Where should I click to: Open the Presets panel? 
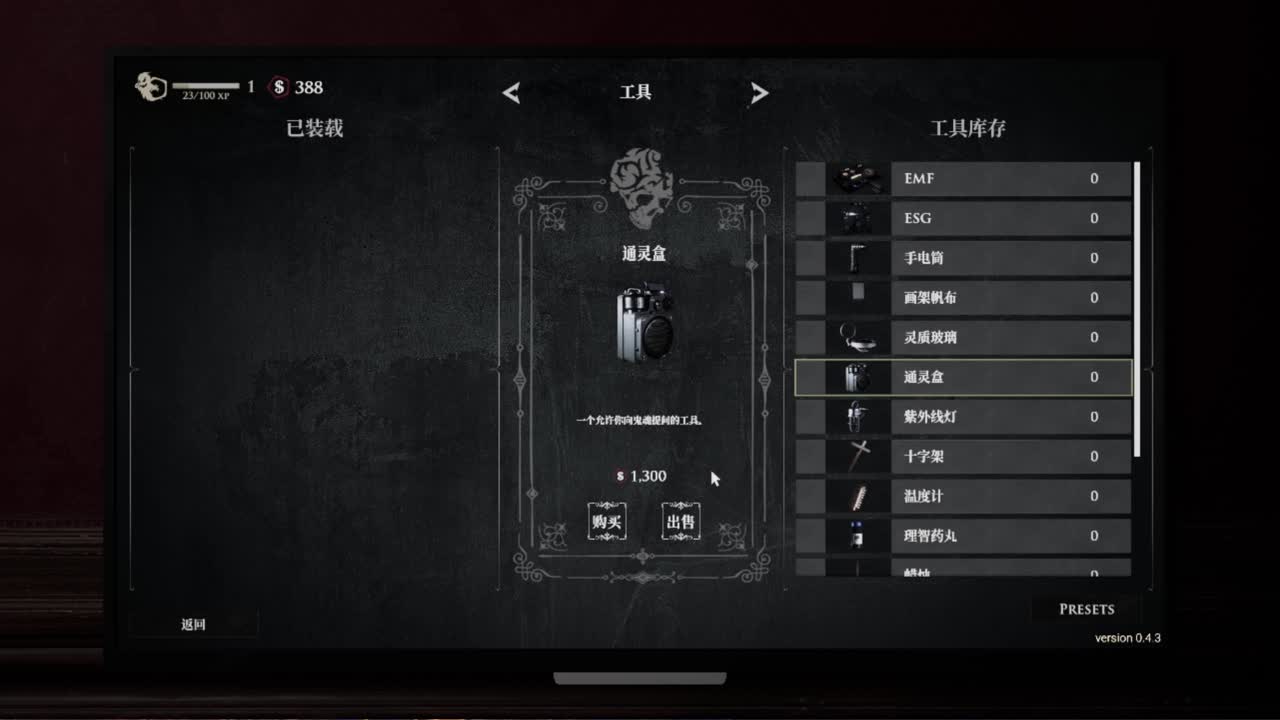(1087, 609)
